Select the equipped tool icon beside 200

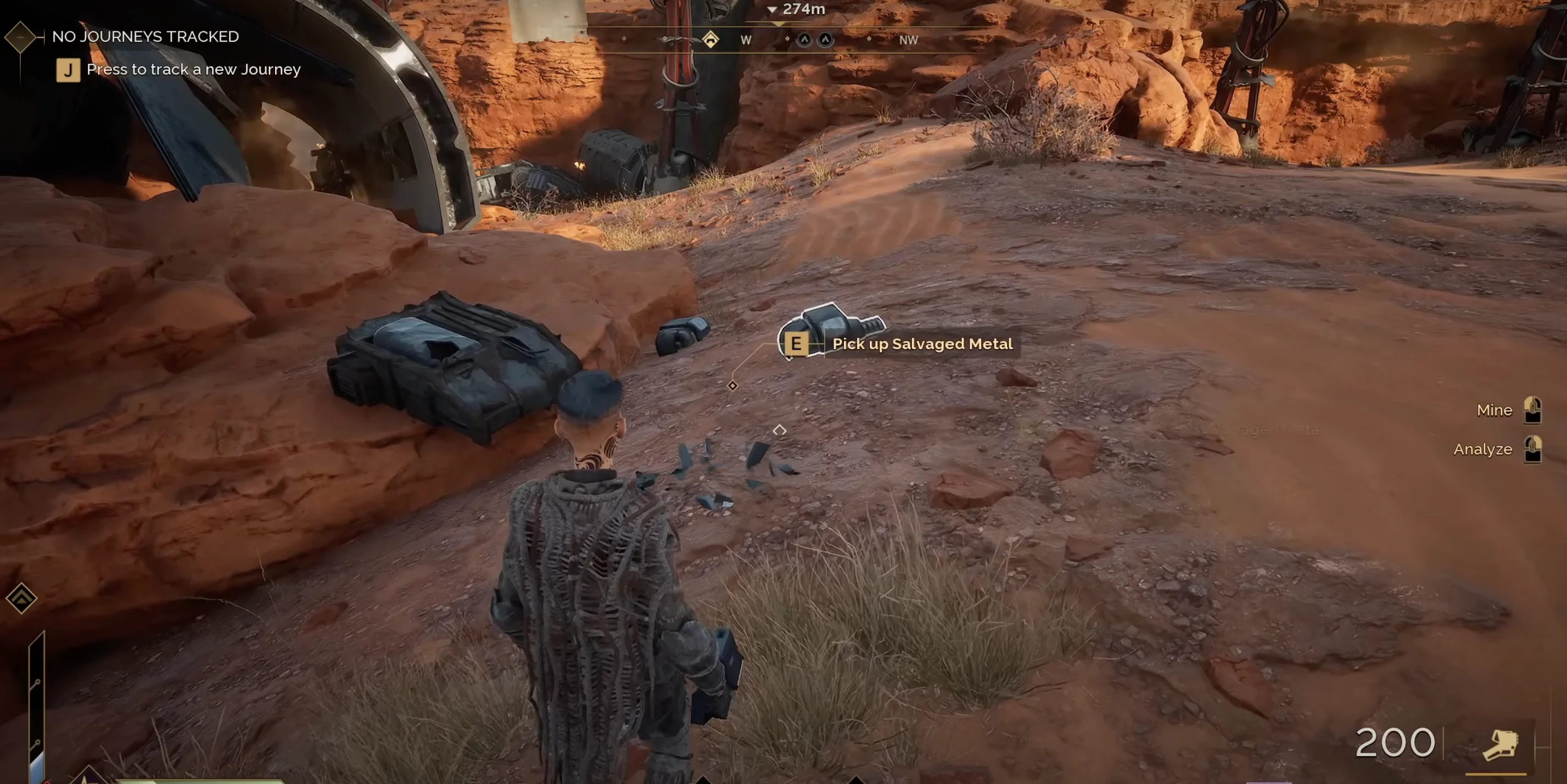[x=1499, y=744]
